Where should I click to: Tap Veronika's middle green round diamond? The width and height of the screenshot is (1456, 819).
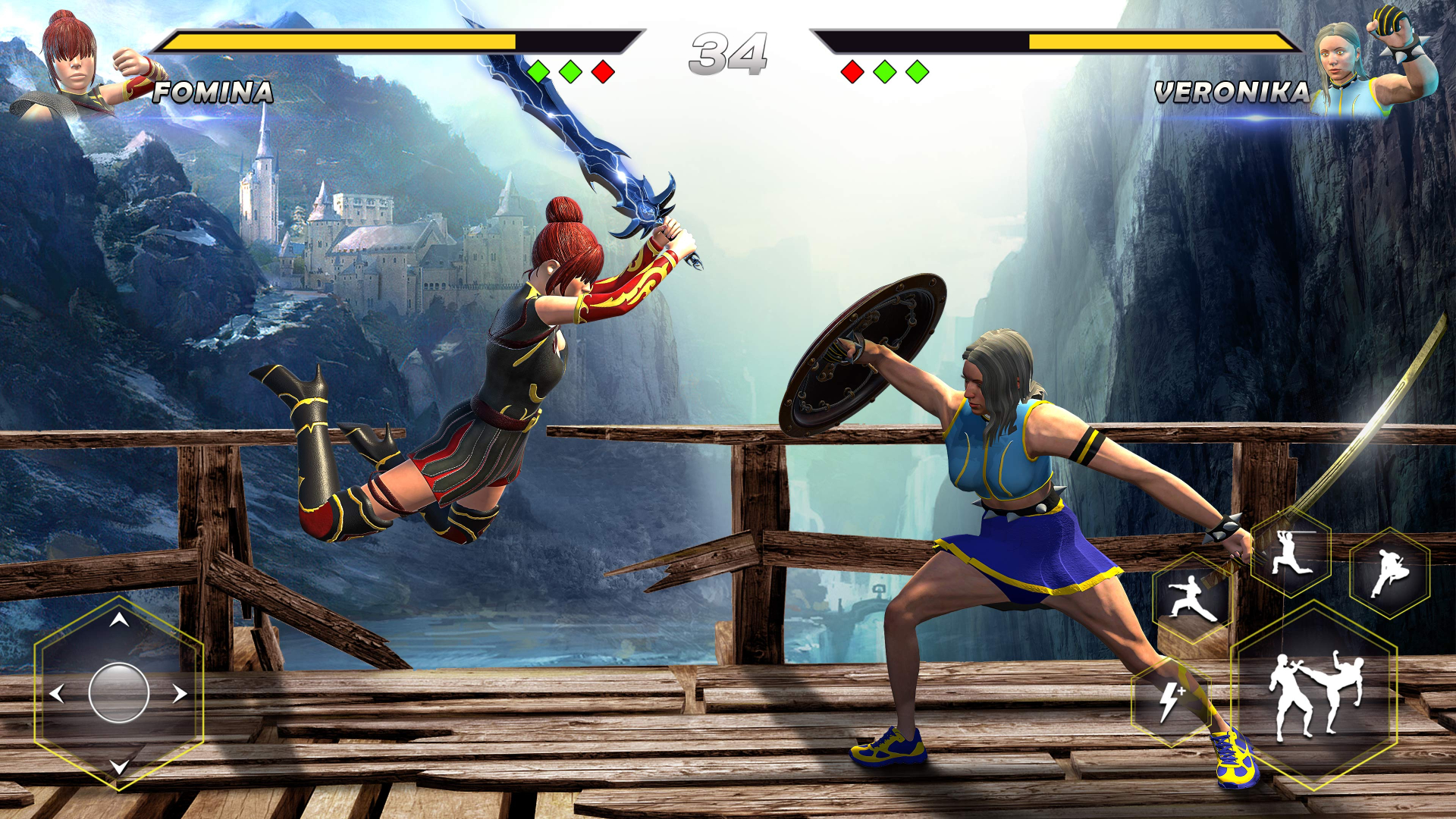tap(884, 71)
